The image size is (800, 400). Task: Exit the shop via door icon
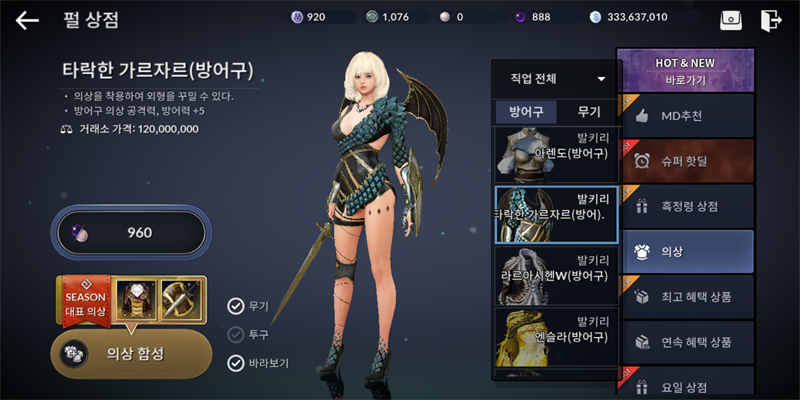769,19
